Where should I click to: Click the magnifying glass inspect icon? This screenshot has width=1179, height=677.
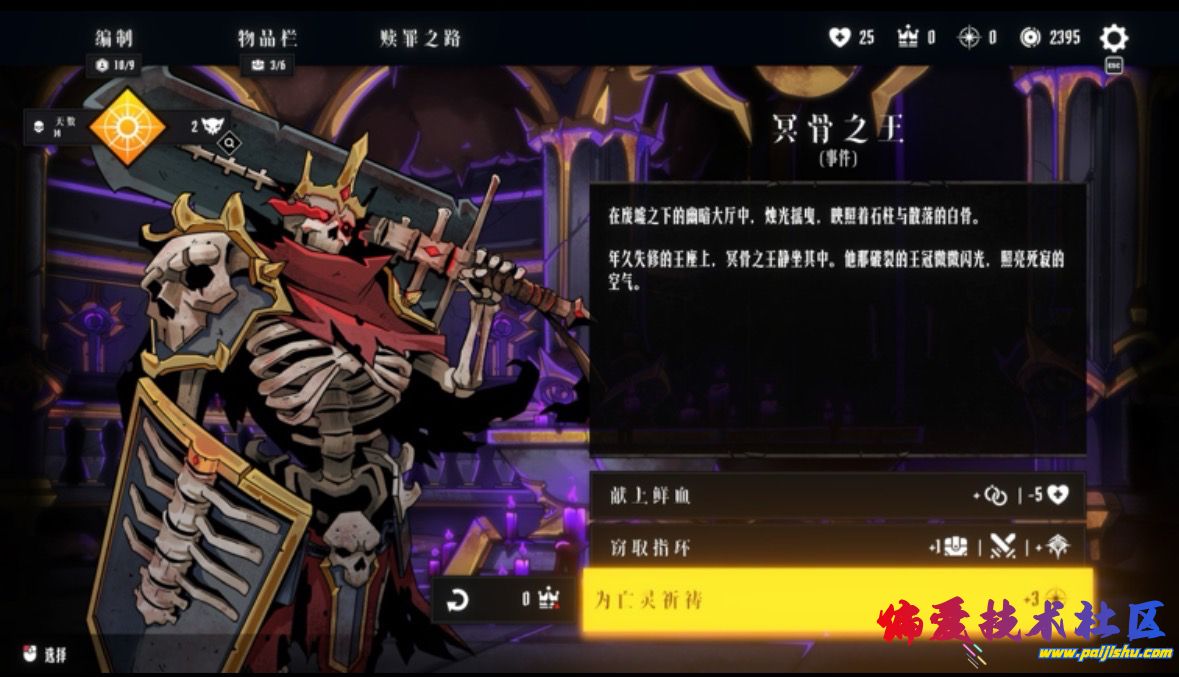[x=229, y=144]
